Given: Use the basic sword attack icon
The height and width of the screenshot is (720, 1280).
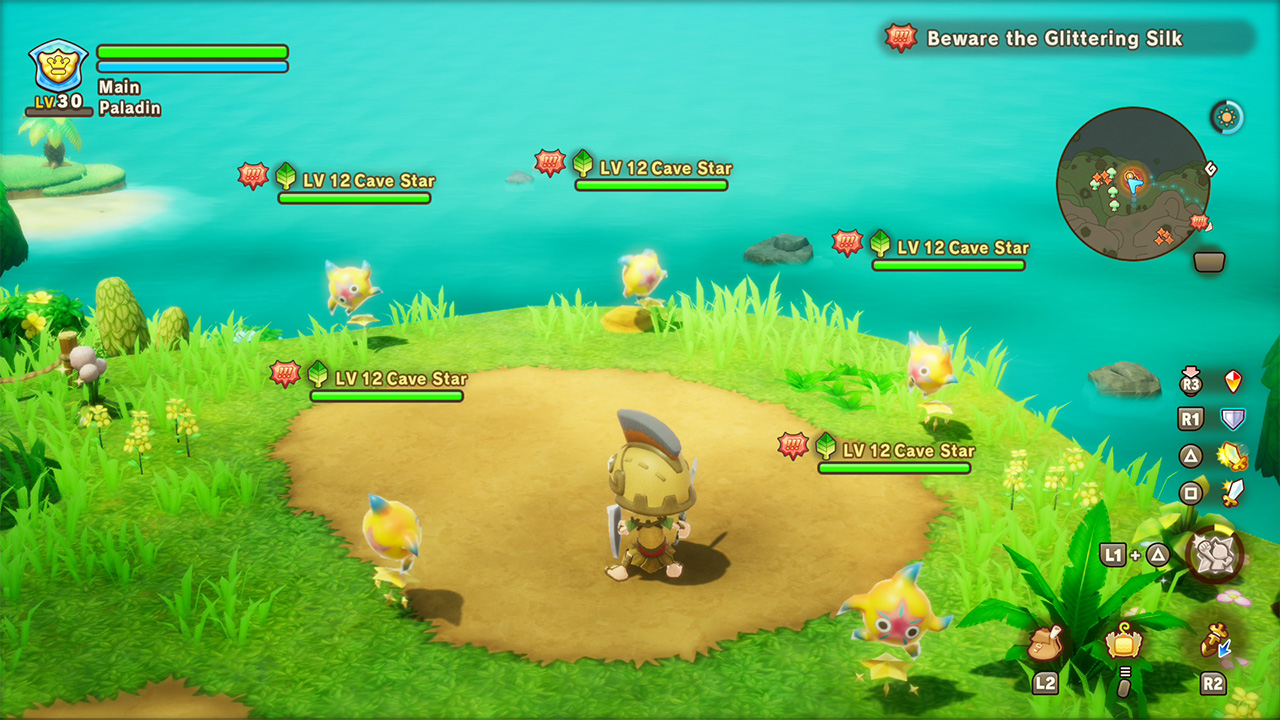Looking at the screenshot, I should (x=1233, y=492).
